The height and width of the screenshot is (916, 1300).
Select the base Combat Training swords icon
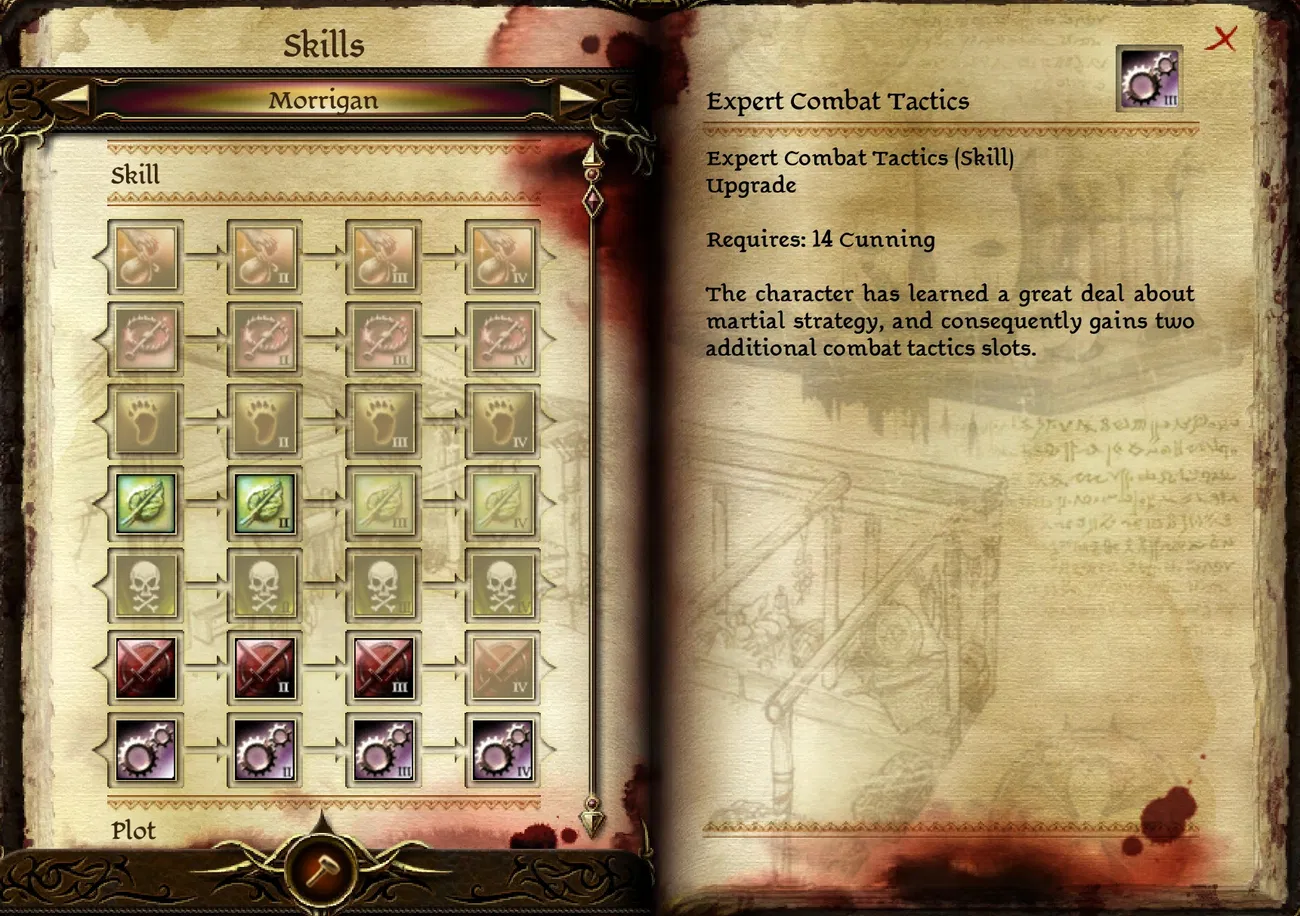click(146, 668)
